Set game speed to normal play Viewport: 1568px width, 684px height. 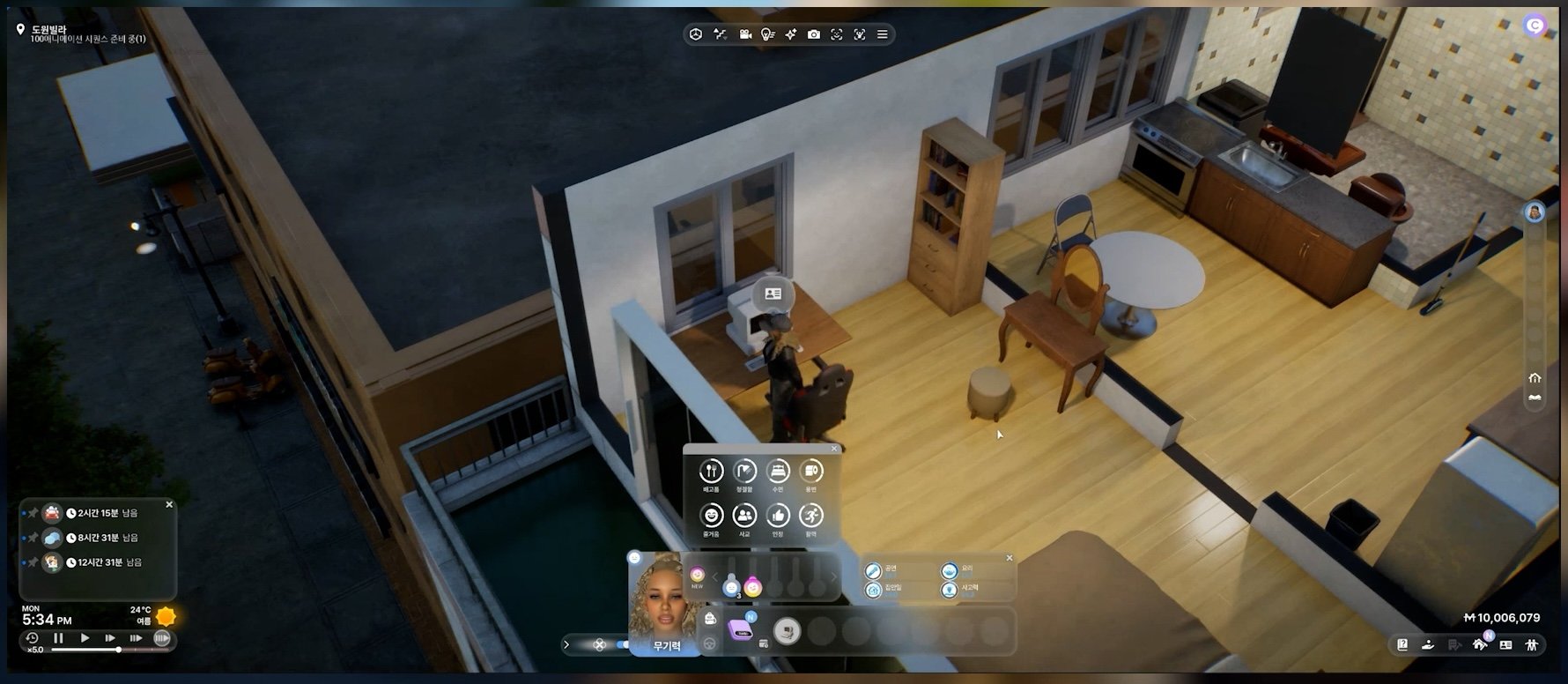pyautogui.click(x=85, y=638)
